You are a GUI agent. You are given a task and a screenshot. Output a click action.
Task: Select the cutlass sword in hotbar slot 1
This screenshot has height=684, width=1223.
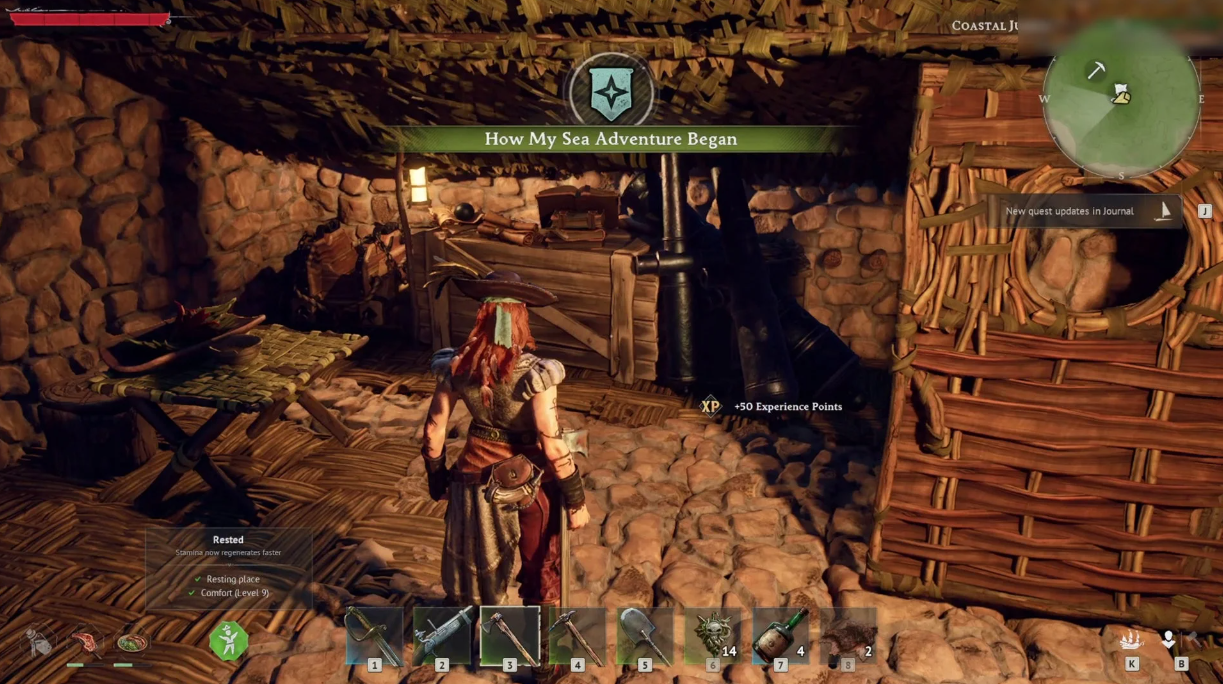(x=374, y=635)
